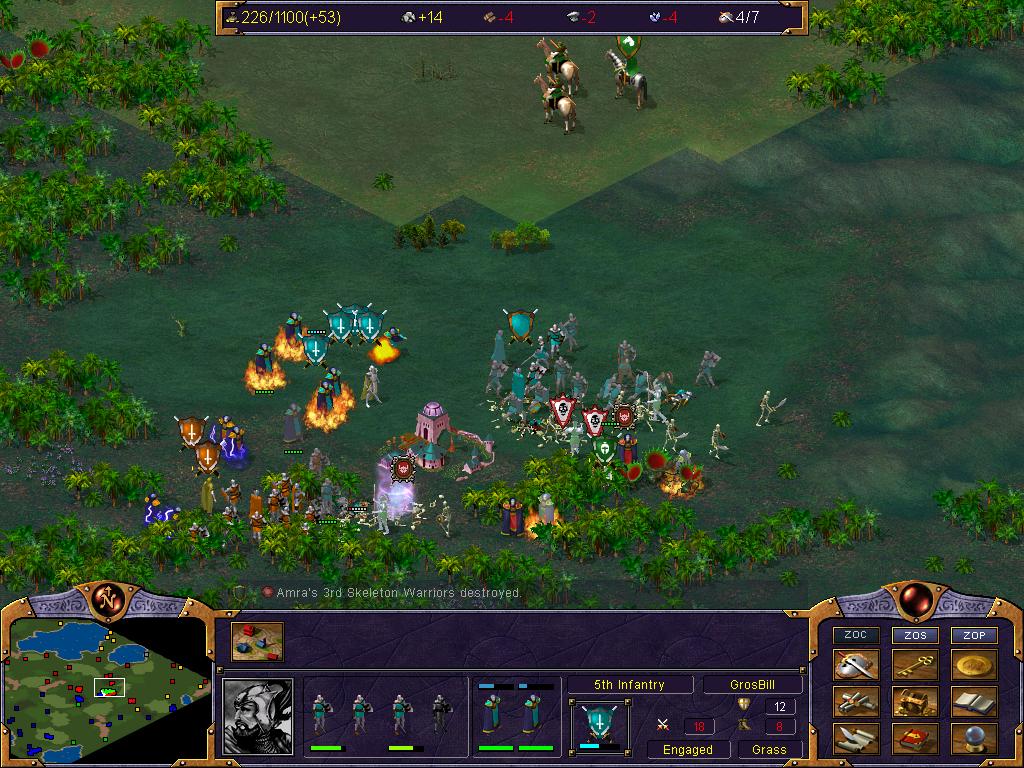The height and width of the screenshot is (768, 1024).
Task: Open the treasure chest panel
Action: (x=915, y=702)
